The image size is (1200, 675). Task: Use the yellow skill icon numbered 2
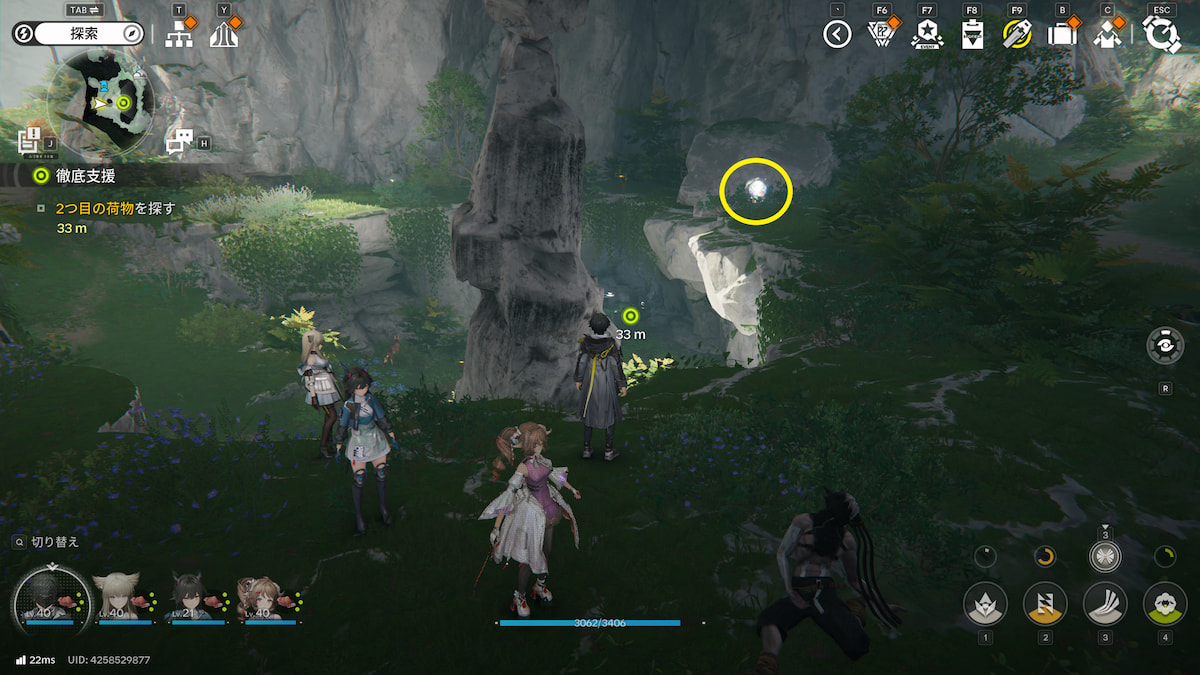point(1045,604)
